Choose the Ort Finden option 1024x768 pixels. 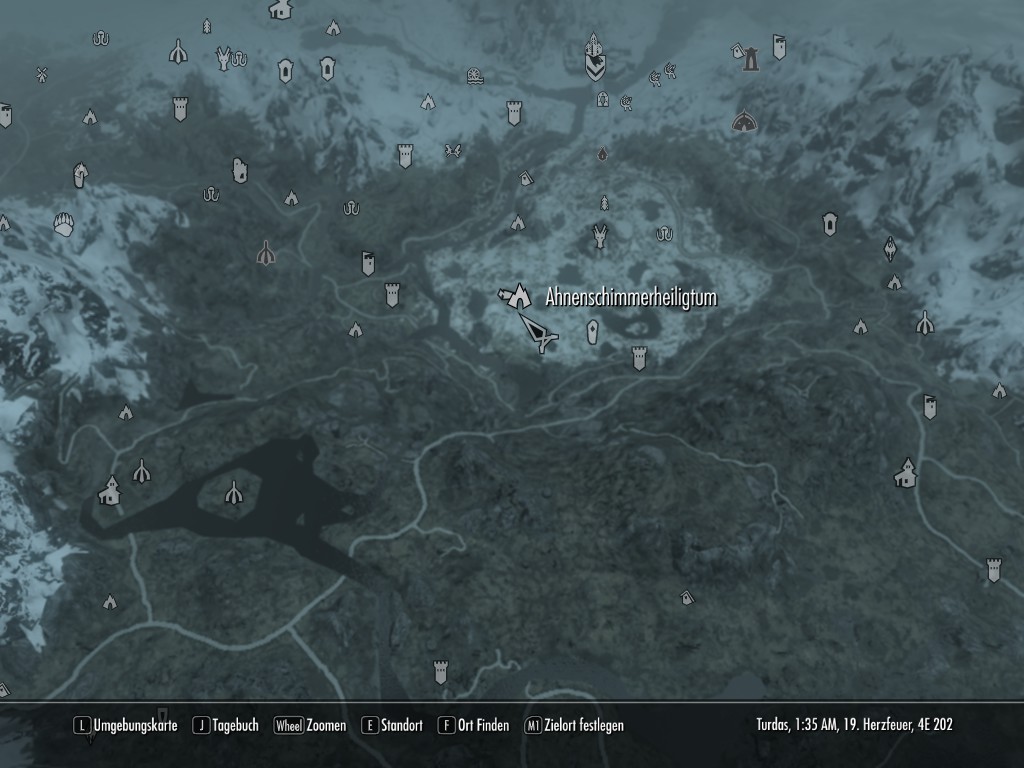[474, 725]
